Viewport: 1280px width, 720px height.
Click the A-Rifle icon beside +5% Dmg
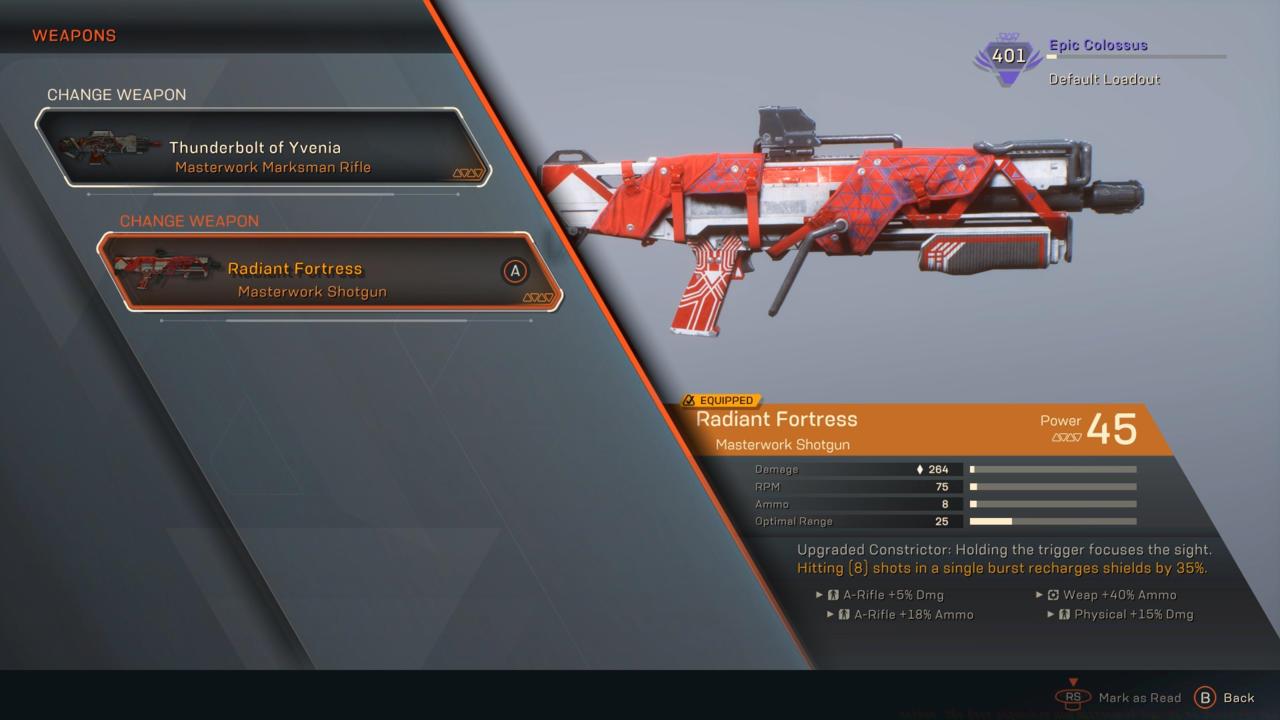836,594
